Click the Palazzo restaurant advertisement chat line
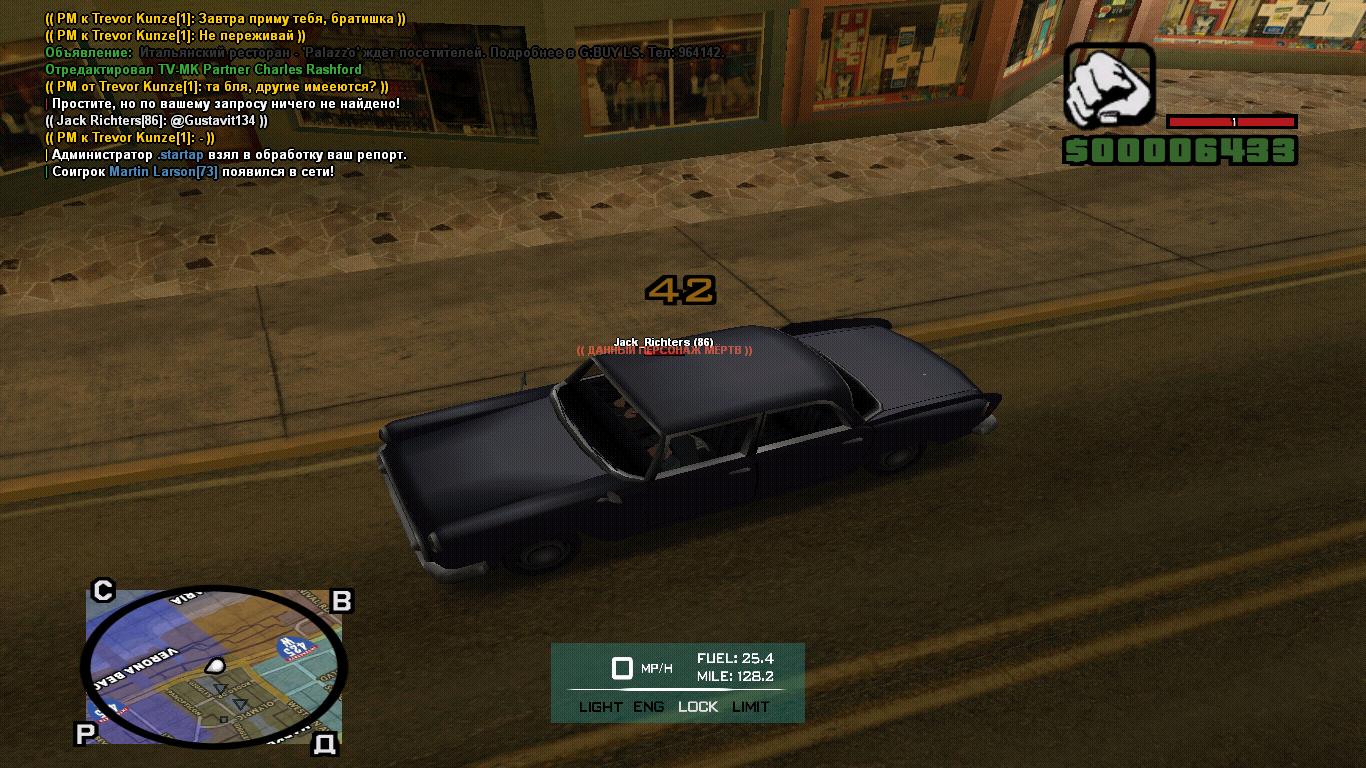The width and height of the screenshot is (1366, 768). tap(385, 52)
